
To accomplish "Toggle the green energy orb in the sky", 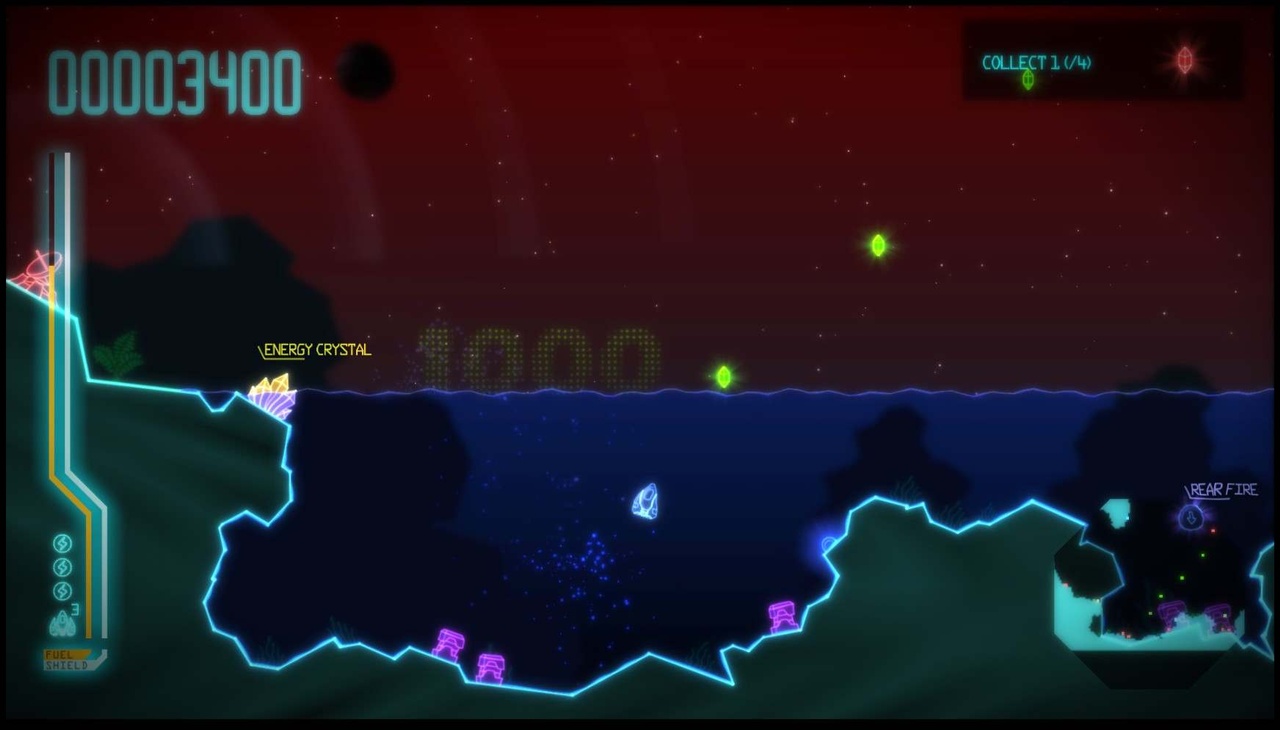I will pos(878,246).
